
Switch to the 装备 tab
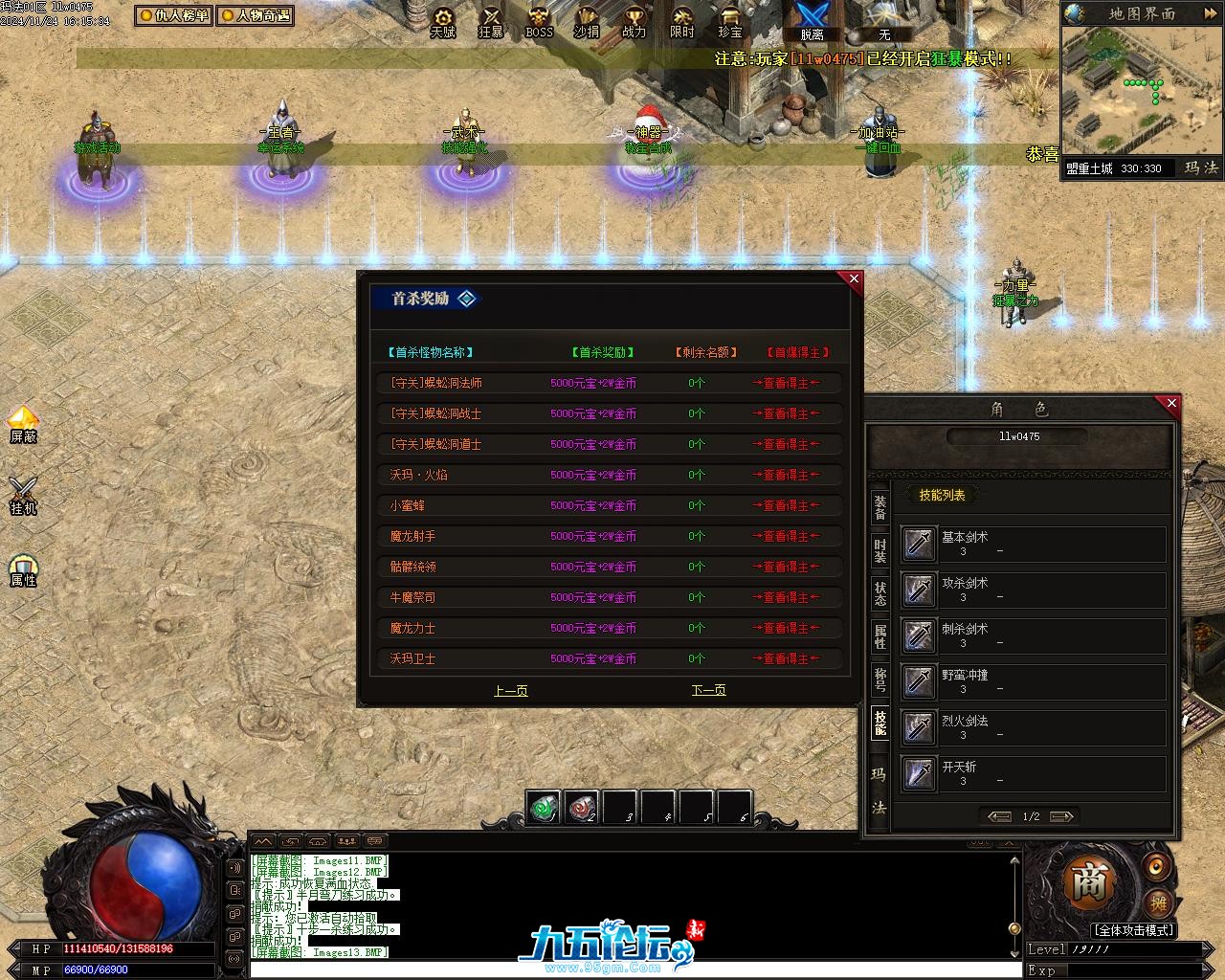(x=880, y=508)
